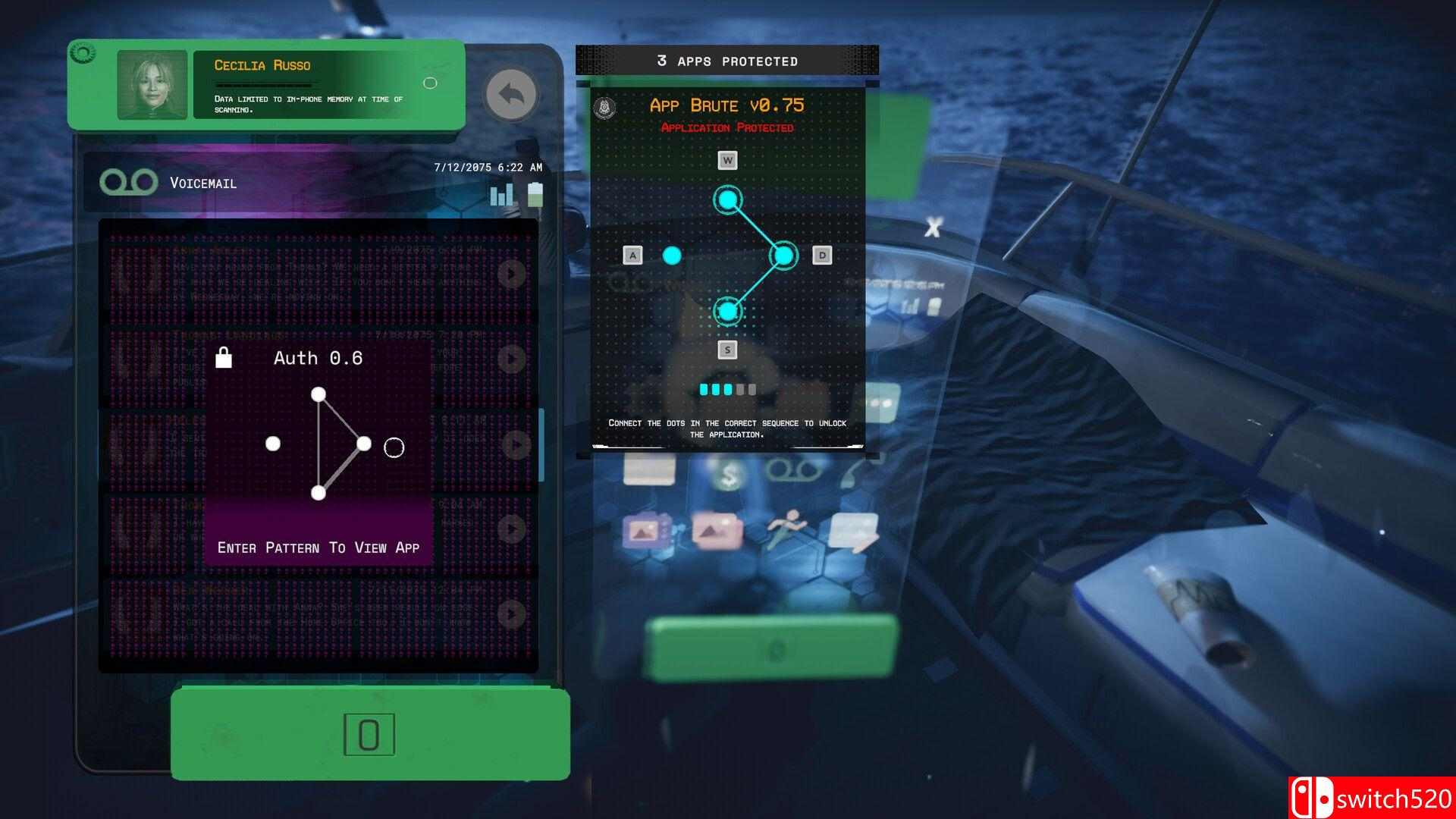The height and width of the screenshot is (819, 1456).
Task: Open the messaging app icon
Action: tap(855, 532)
